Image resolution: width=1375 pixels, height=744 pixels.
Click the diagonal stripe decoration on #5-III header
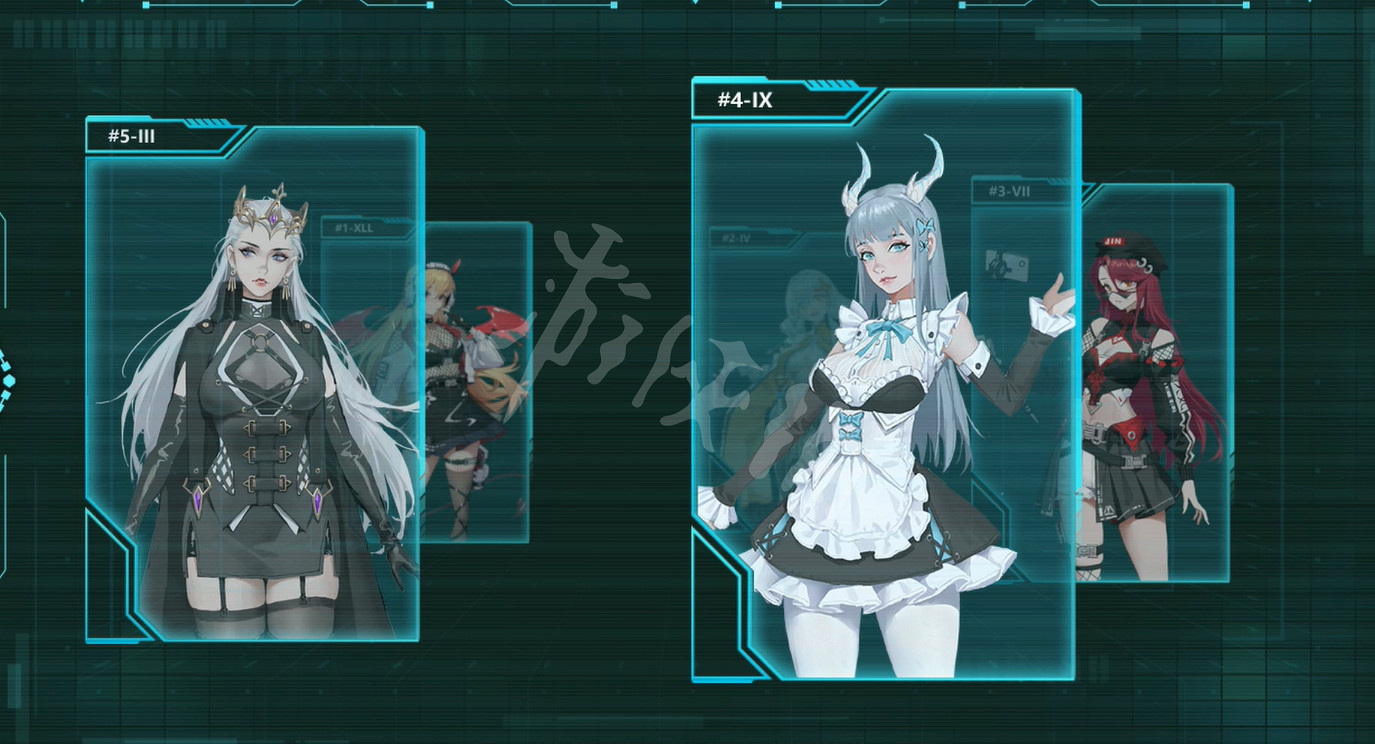click(205, 122)
